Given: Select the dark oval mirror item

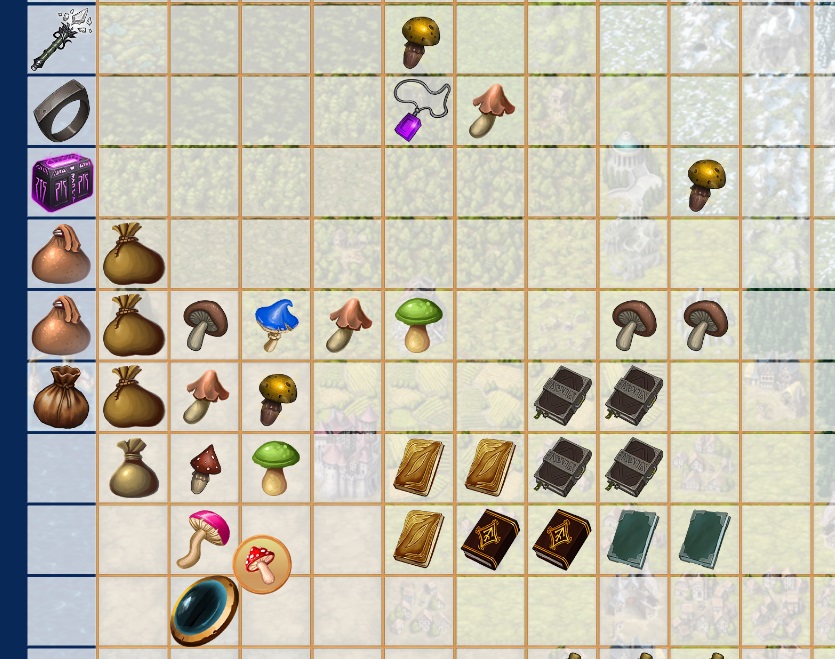Looking at the screenshot, I should click(x=204, y=611).
